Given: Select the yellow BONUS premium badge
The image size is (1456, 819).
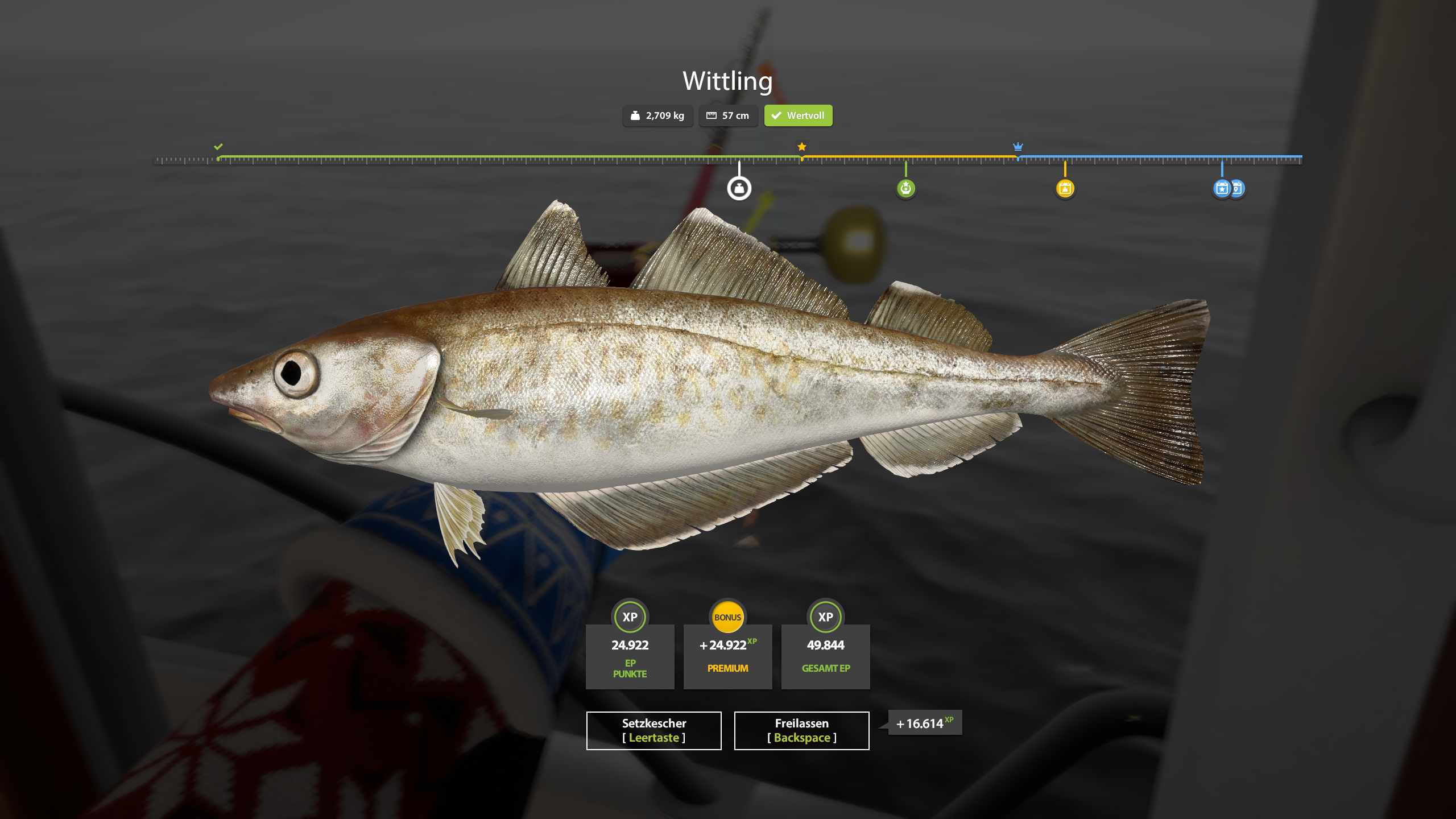Looking at the screenshot, I should coord(727,617).
